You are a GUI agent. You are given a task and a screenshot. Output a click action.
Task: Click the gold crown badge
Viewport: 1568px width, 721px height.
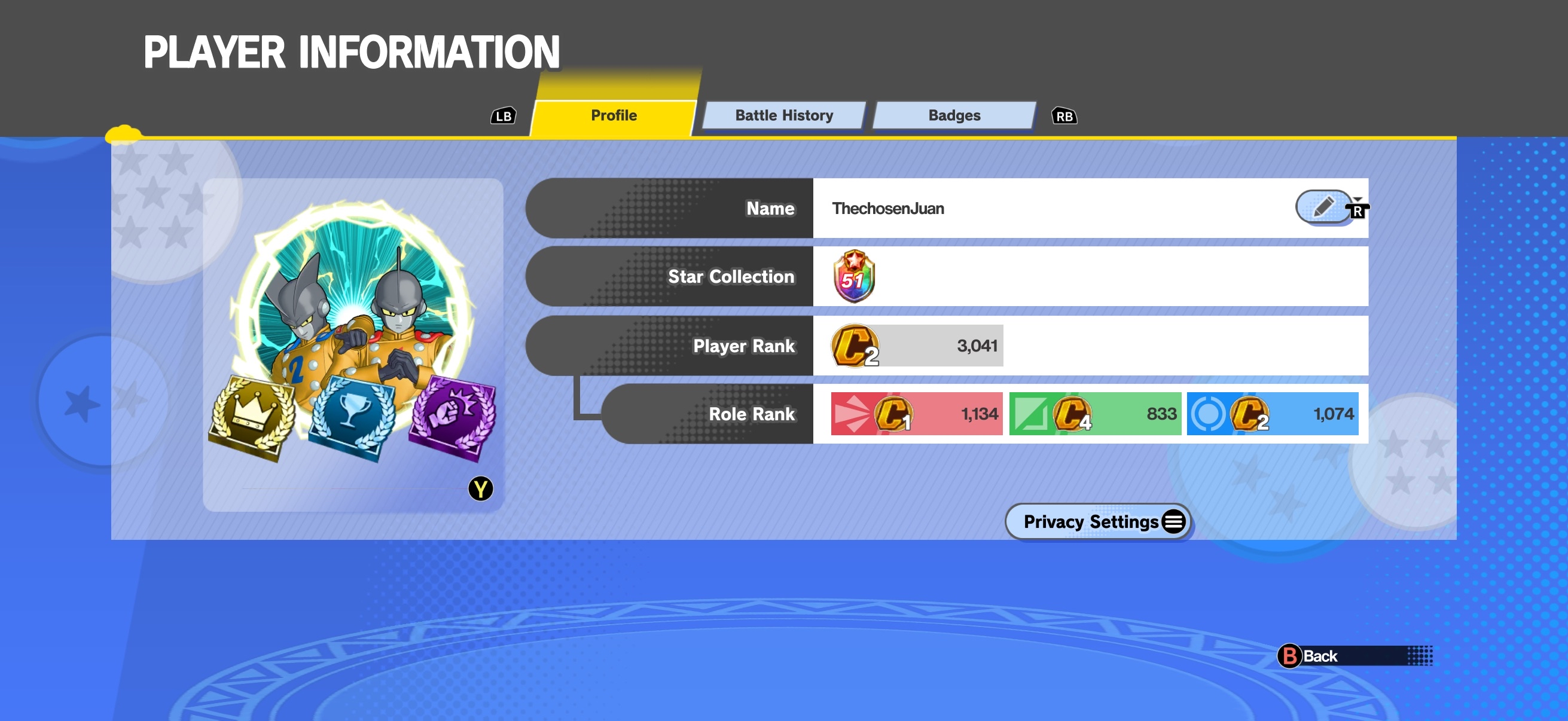click(252, 416)
